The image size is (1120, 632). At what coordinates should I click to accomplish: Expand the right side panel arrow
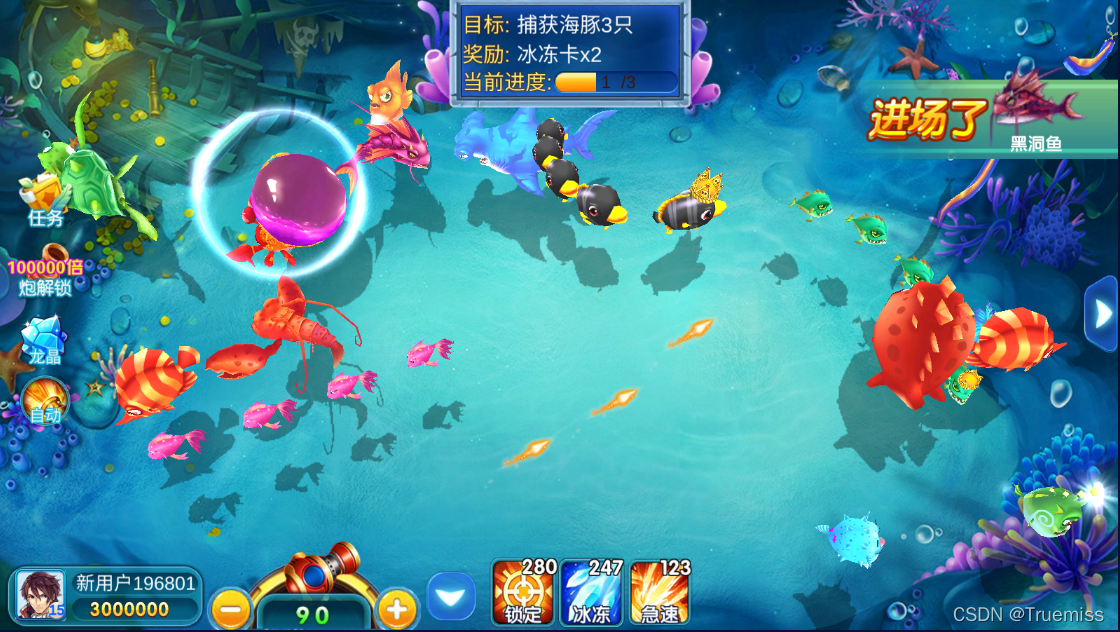[x=1103, y=314]
